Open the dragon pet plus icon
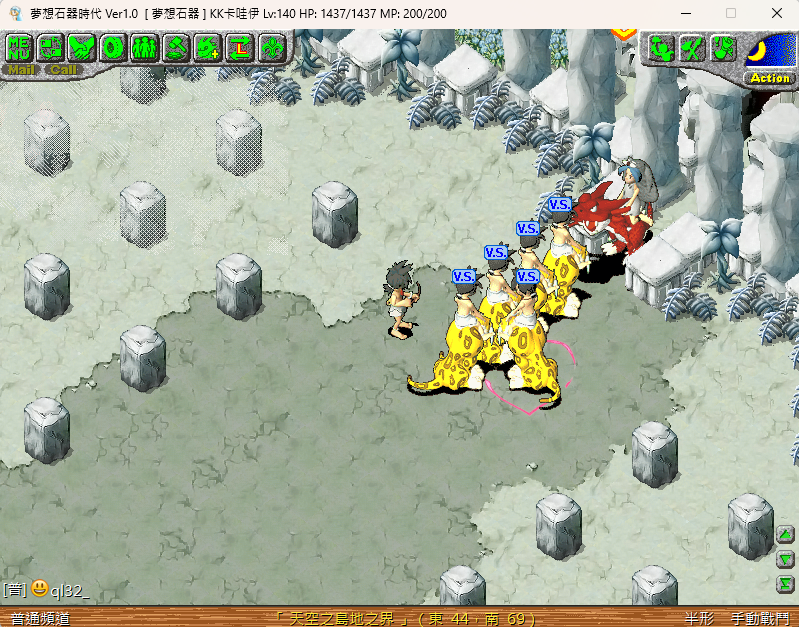 (208, 47)
